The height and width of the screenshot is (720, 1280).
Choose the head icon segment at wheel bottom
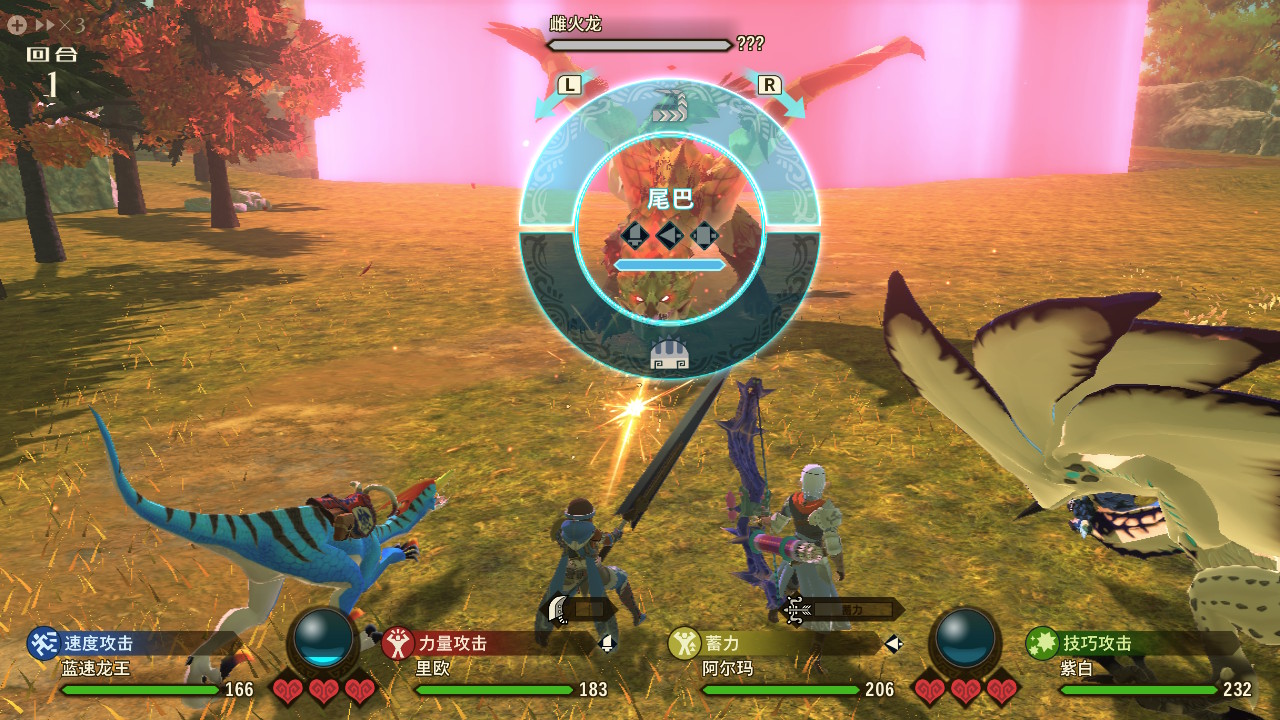pos(669,354)
